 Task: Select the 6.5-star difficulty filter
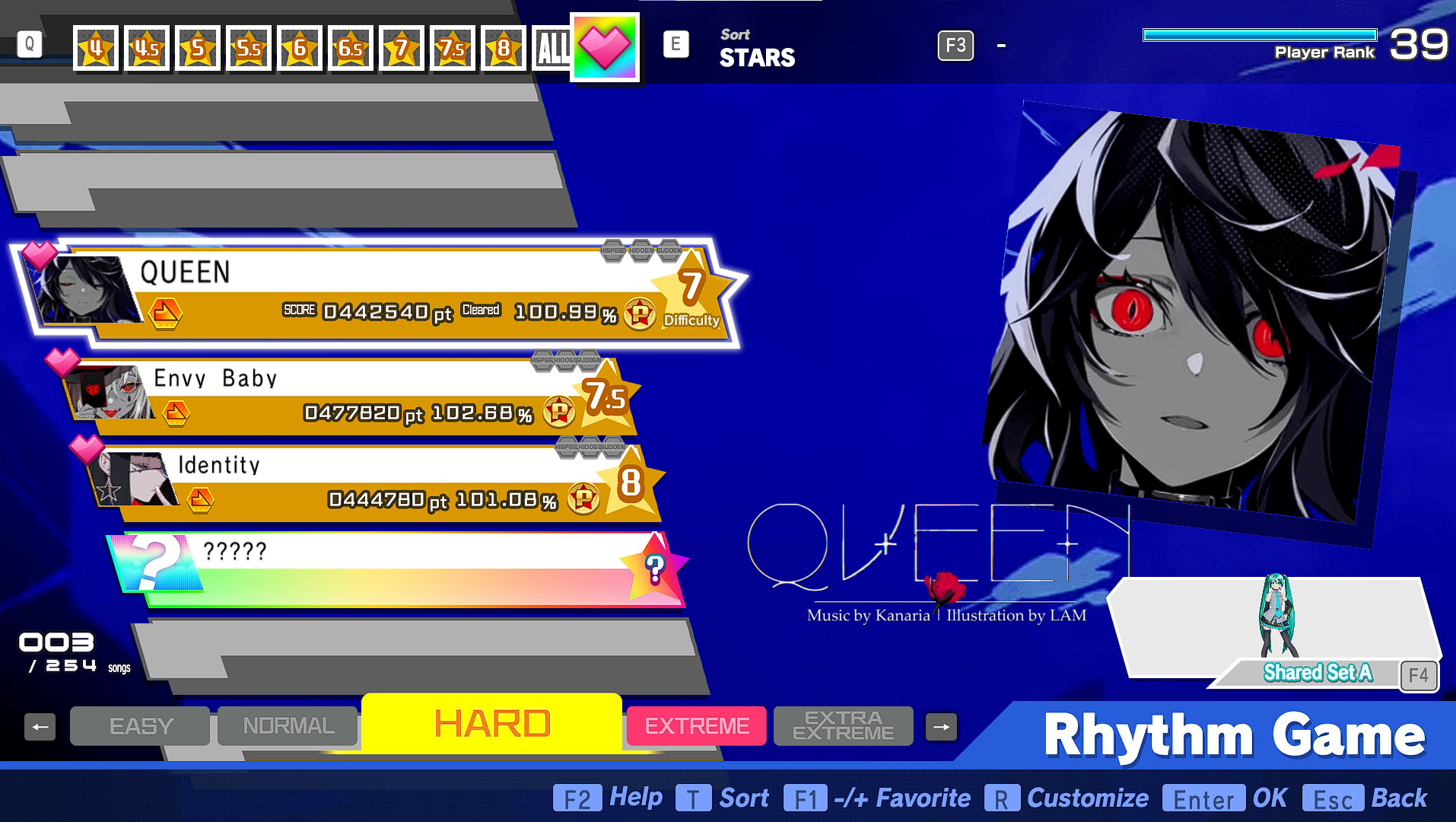pyautogui.click(x=351, y=46)
